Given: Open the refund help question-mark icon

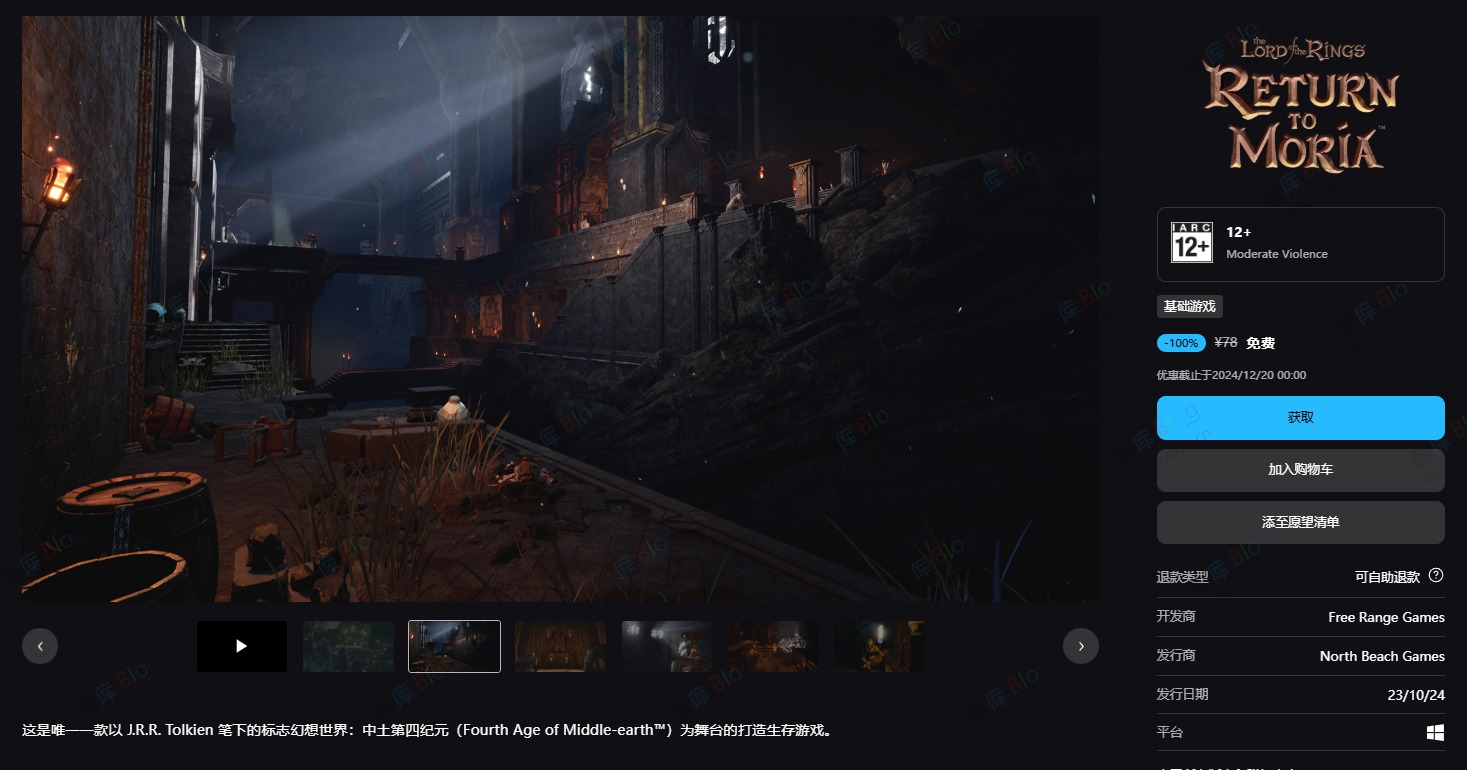Looking at the screenshot, I should pos(1436,575).
